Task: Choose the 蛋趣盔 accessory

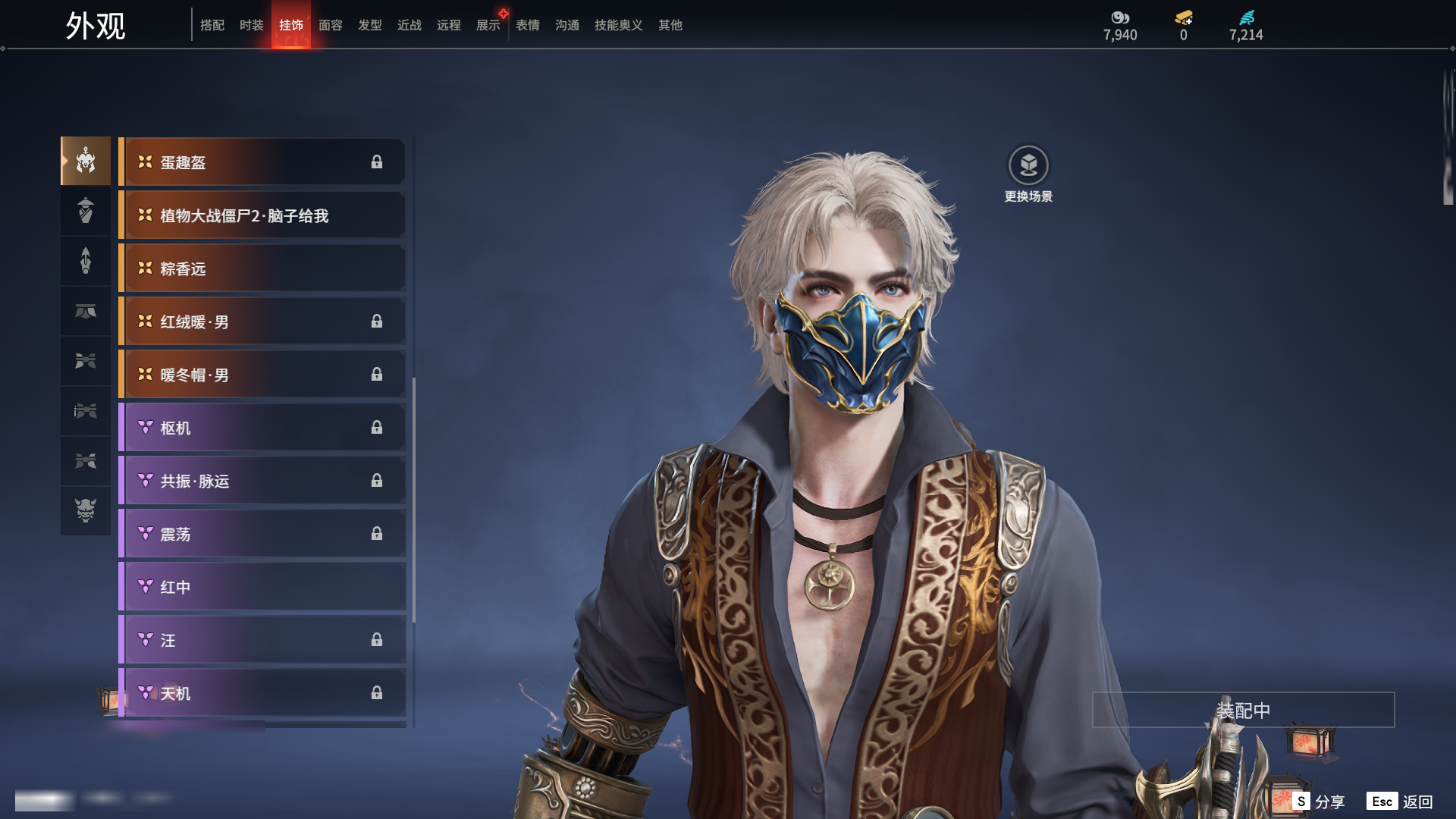Action: pyautogui.click(x=262, y=162)
